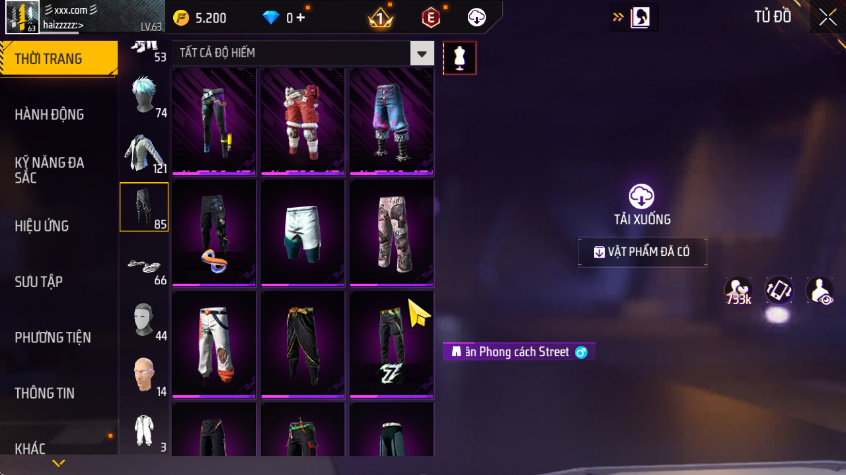846x475 pixels.
Task: Open the PHƯƠNG TIỆN tab
Action: coord(52,337)
